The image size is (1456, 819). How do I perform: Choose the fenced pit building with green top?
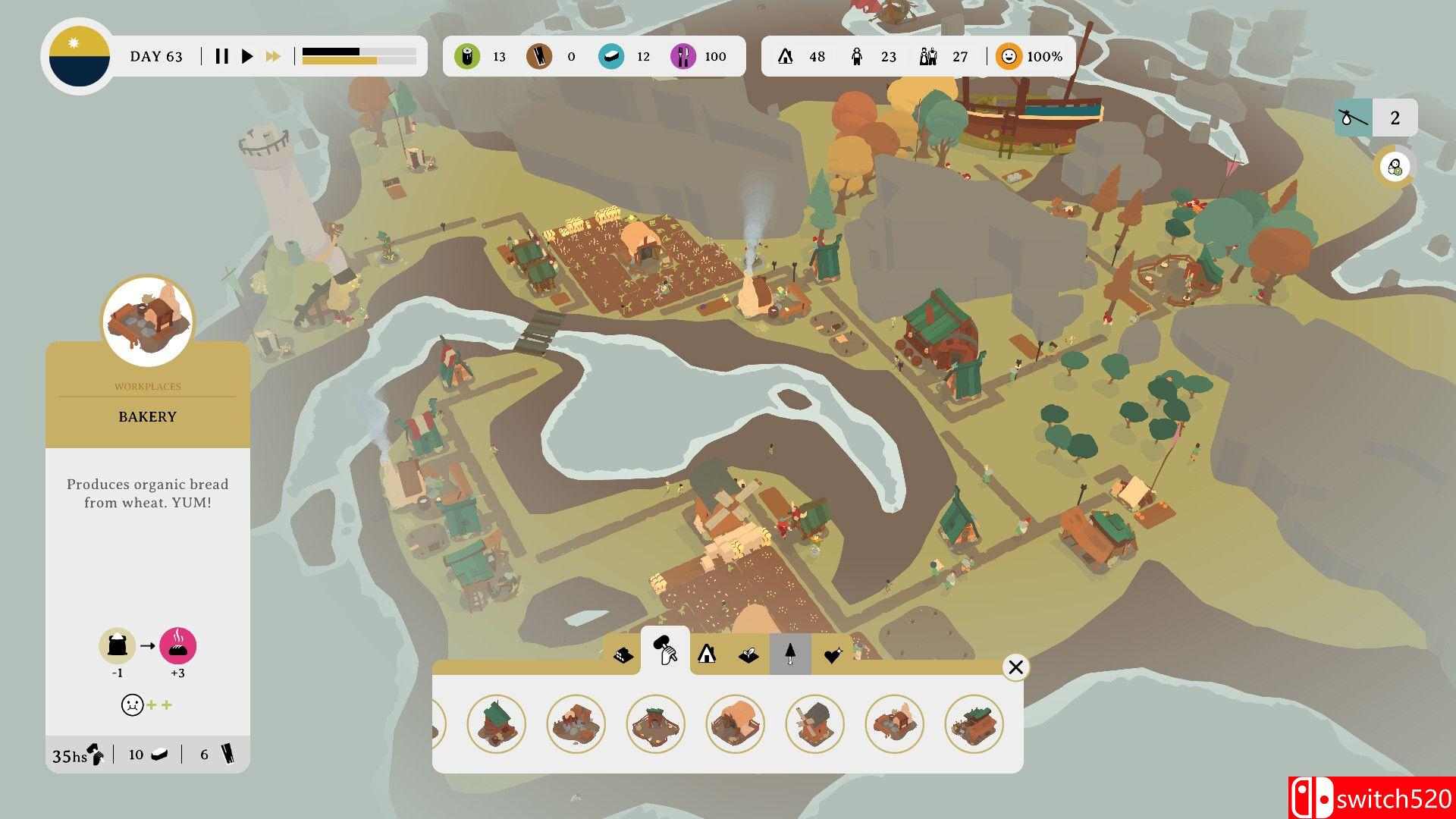[656, 724]
